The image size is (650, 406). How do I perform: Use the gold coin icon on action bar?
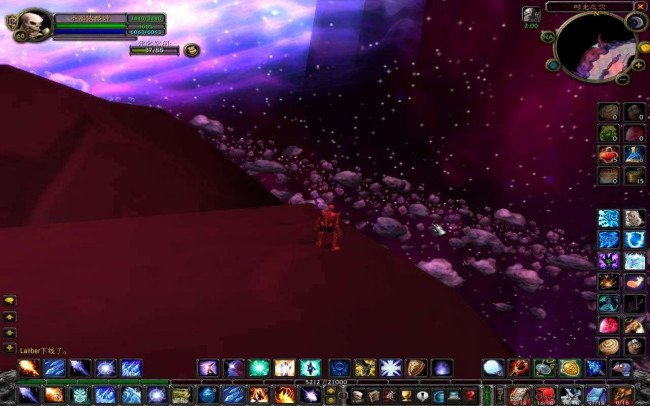tap(570, 368)
